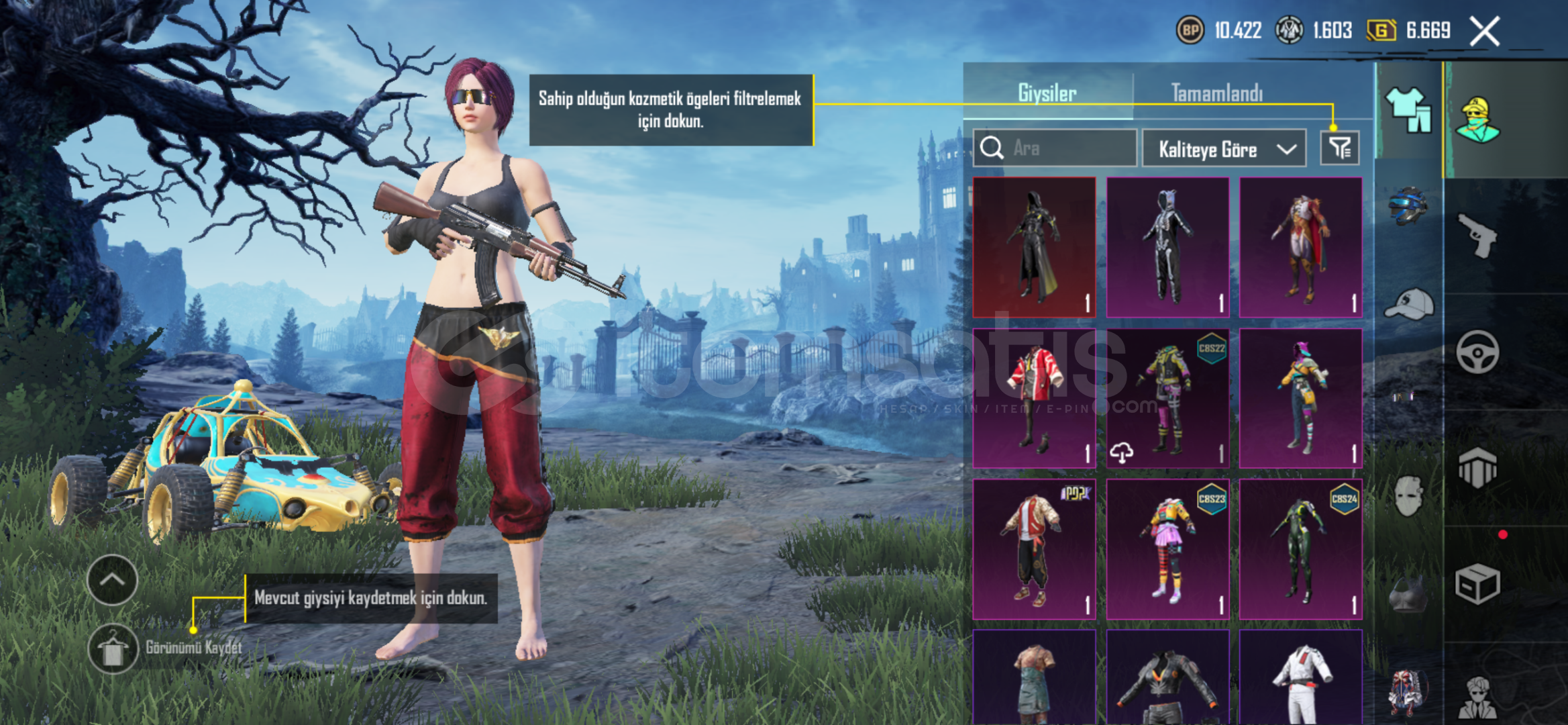The width and height of the screenshot is (1568, 725).
Task: Expand the up-arrow circle button
Action: tap(112, 580)
